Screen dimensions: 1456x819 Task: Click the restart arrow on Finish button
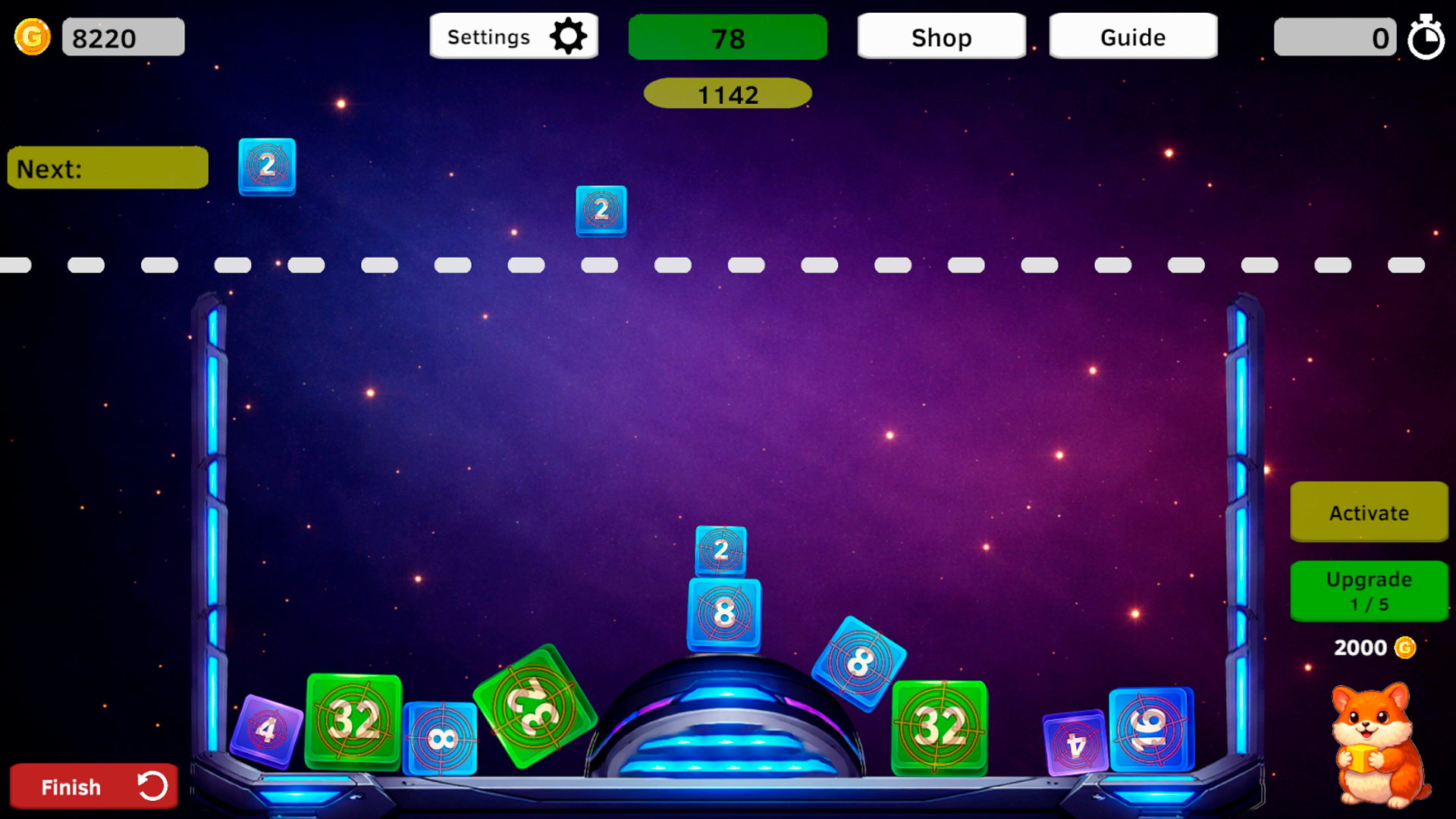coord(152,786)
